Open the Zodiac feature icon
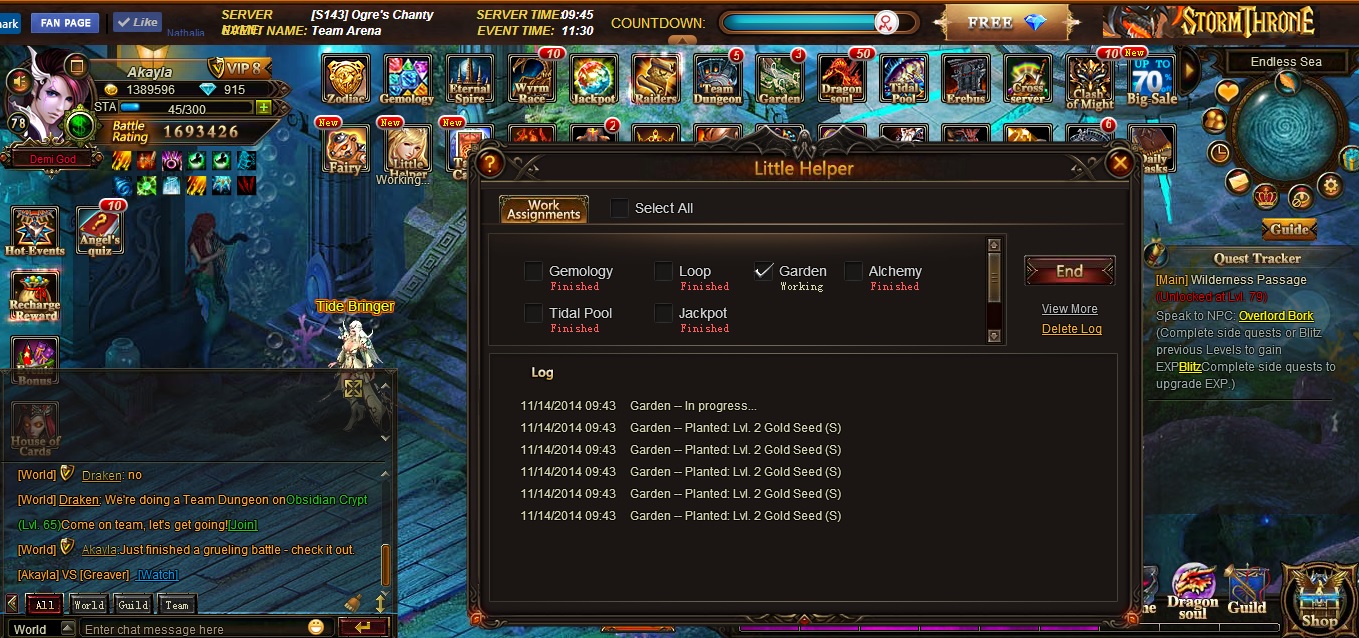This screenshot has width=1359, height=638. click(346, 79)
